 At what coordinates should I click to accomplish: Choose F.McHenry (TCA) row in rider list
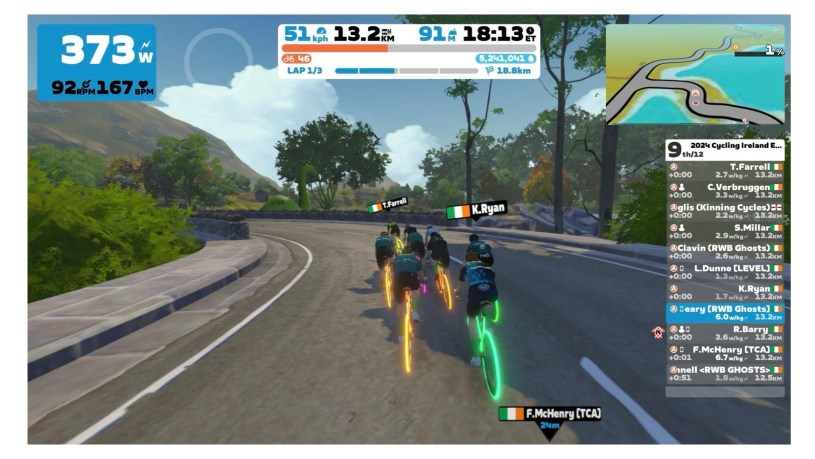[x=725, y=353]
